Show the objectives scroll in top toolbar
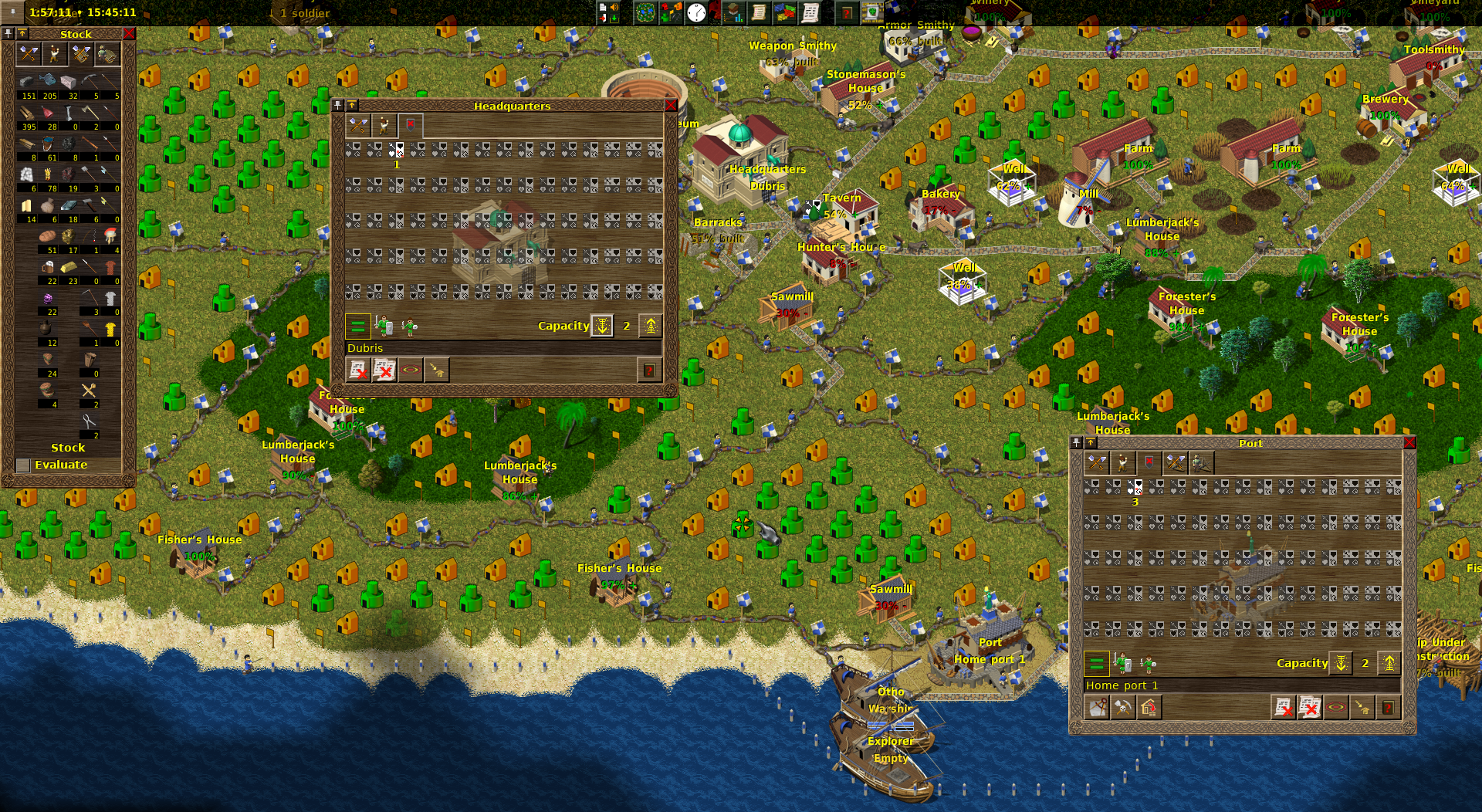1482x812 pixels. pos(759,12)
